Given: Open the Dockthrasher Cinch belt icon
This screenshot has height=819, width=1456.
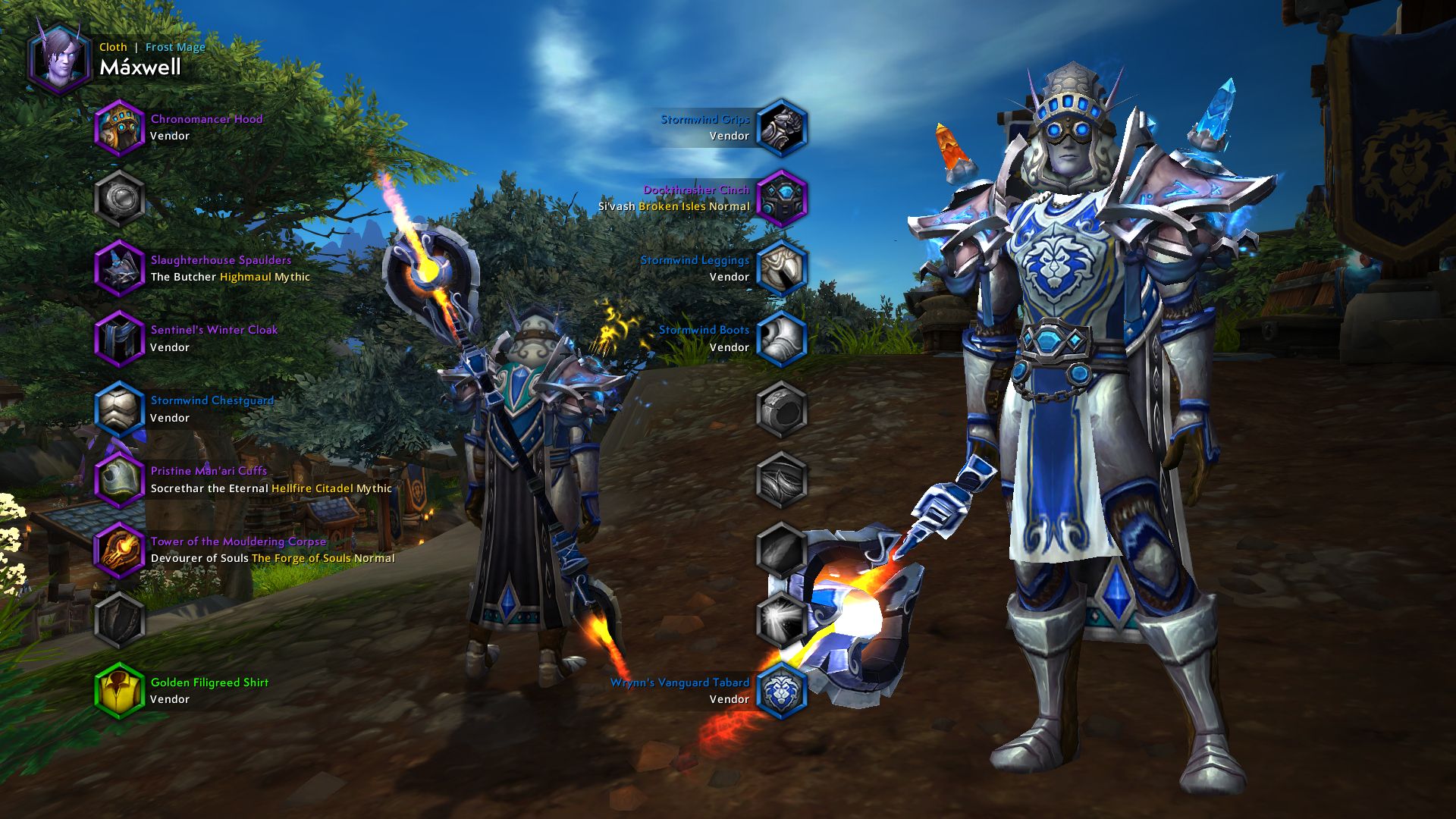Looking at the screenshot, I should [783, 199].
